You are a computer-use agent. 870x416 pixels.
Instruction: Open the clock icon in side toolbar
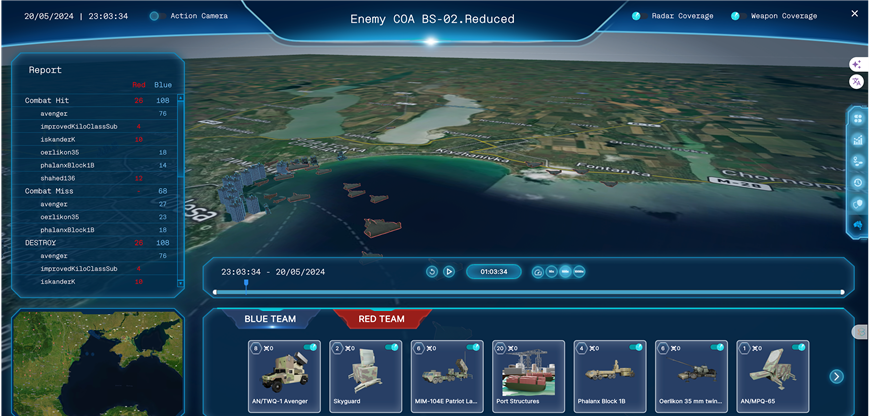[857, 183]
